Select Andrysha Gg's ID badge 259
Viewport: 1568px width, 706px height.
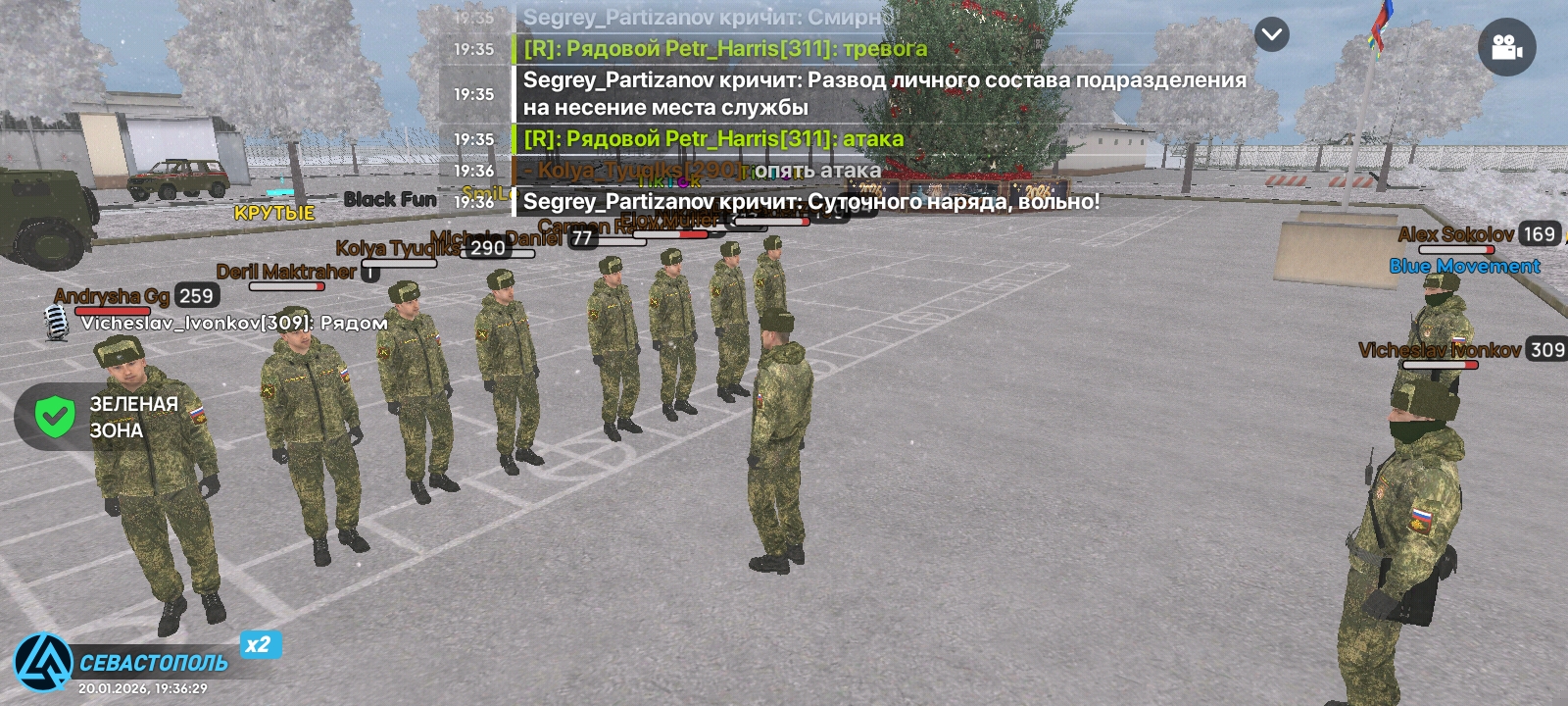coord(195,294)
